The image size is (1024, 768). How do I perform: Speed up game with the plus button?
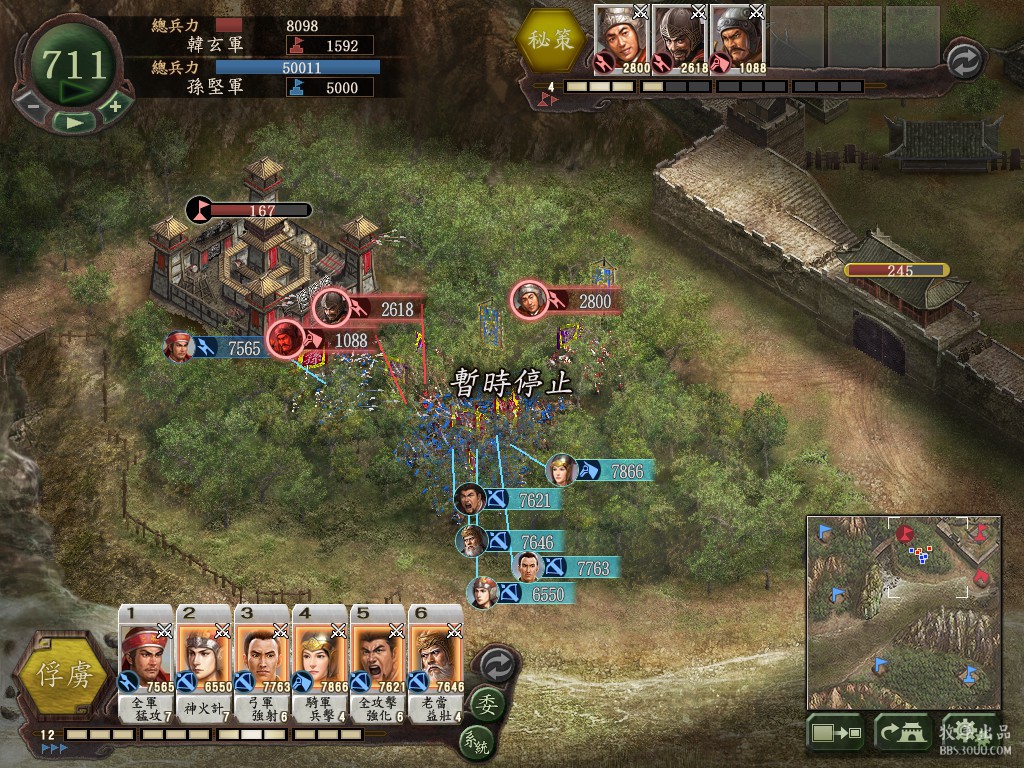(x=115, y=105)
